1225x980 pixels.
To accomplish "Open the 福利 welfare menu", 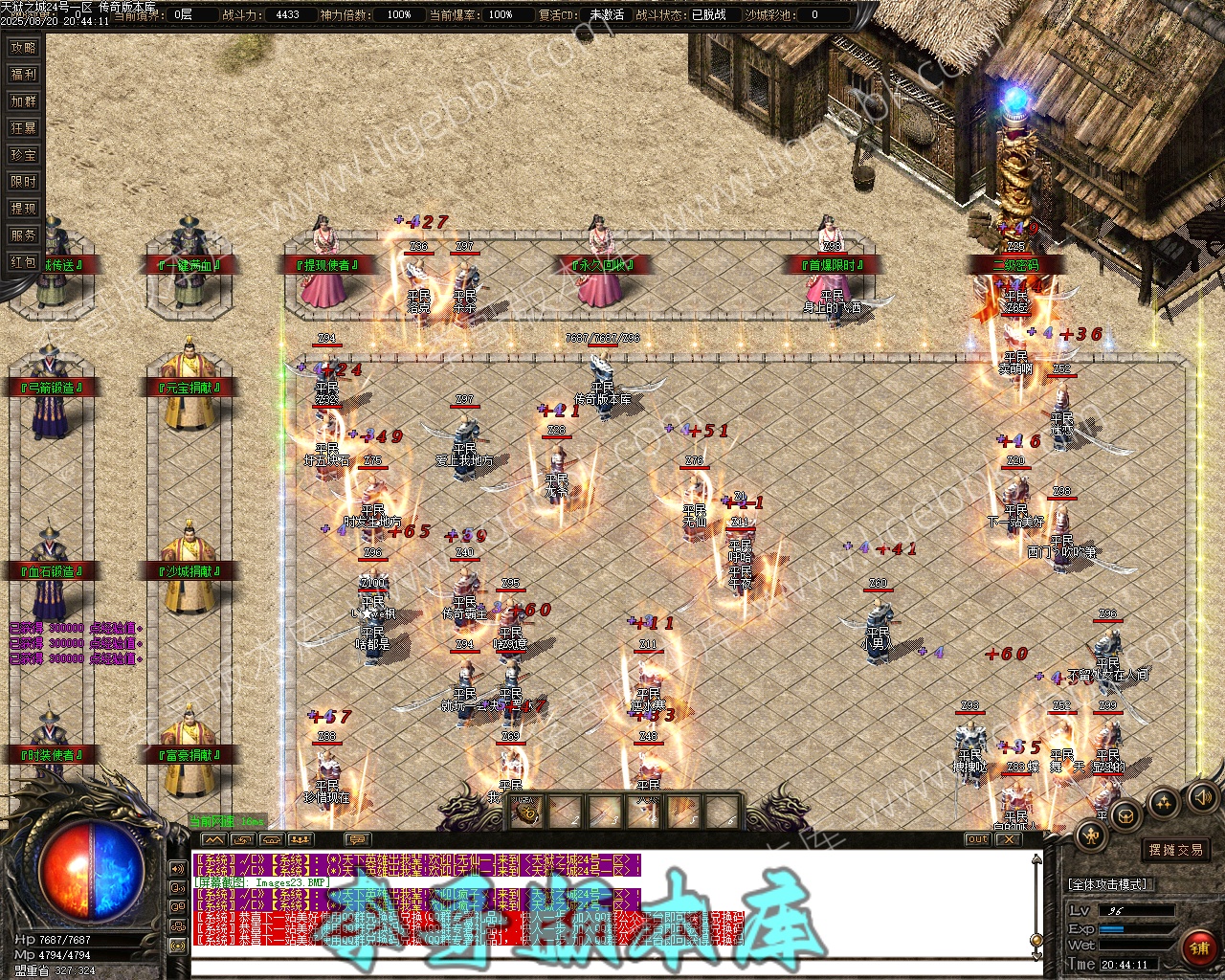I will click(23, 74).
